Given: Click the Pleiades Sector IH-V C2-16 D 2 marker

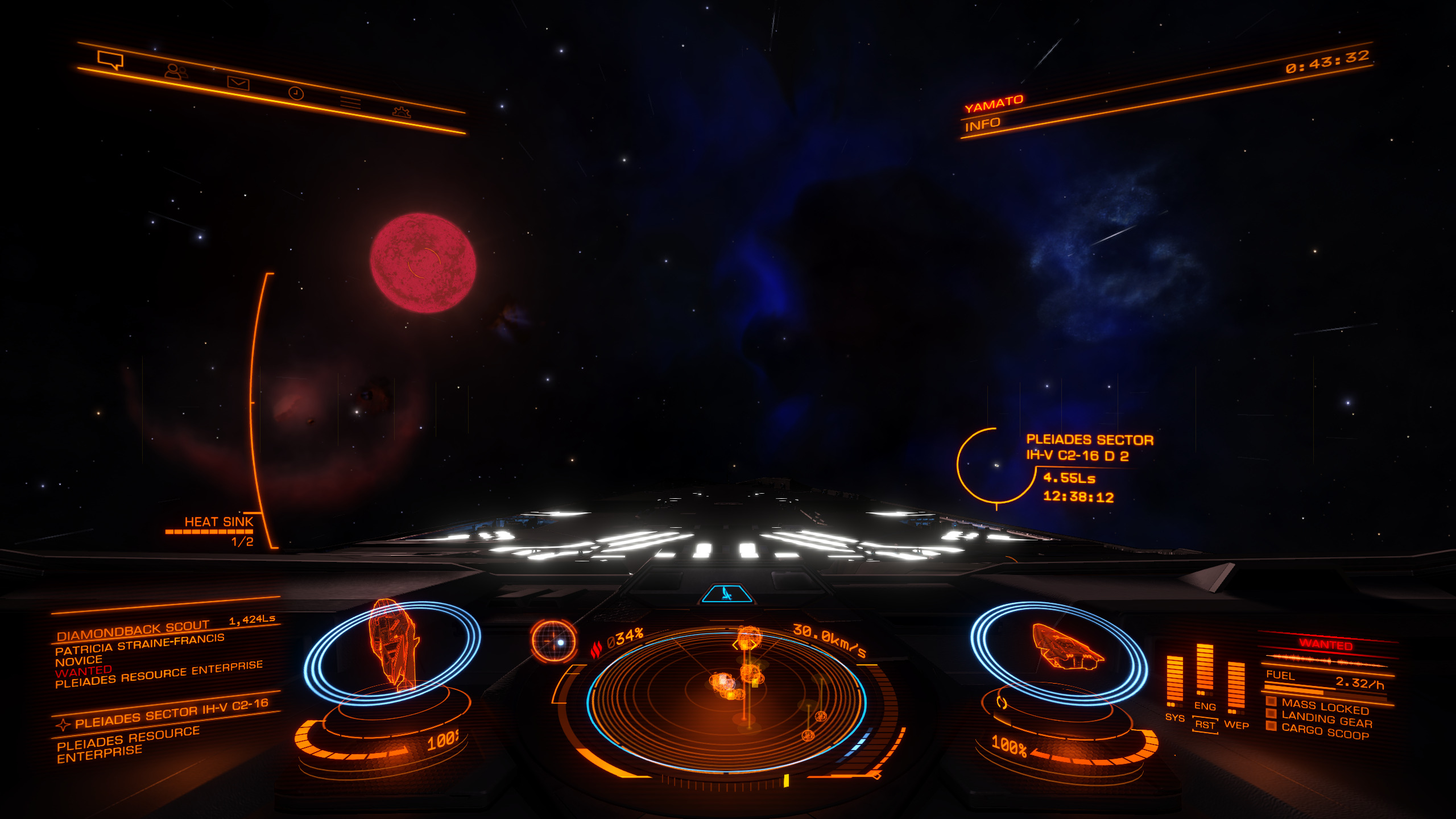Looking at the screenshot, I should point(995,465).
